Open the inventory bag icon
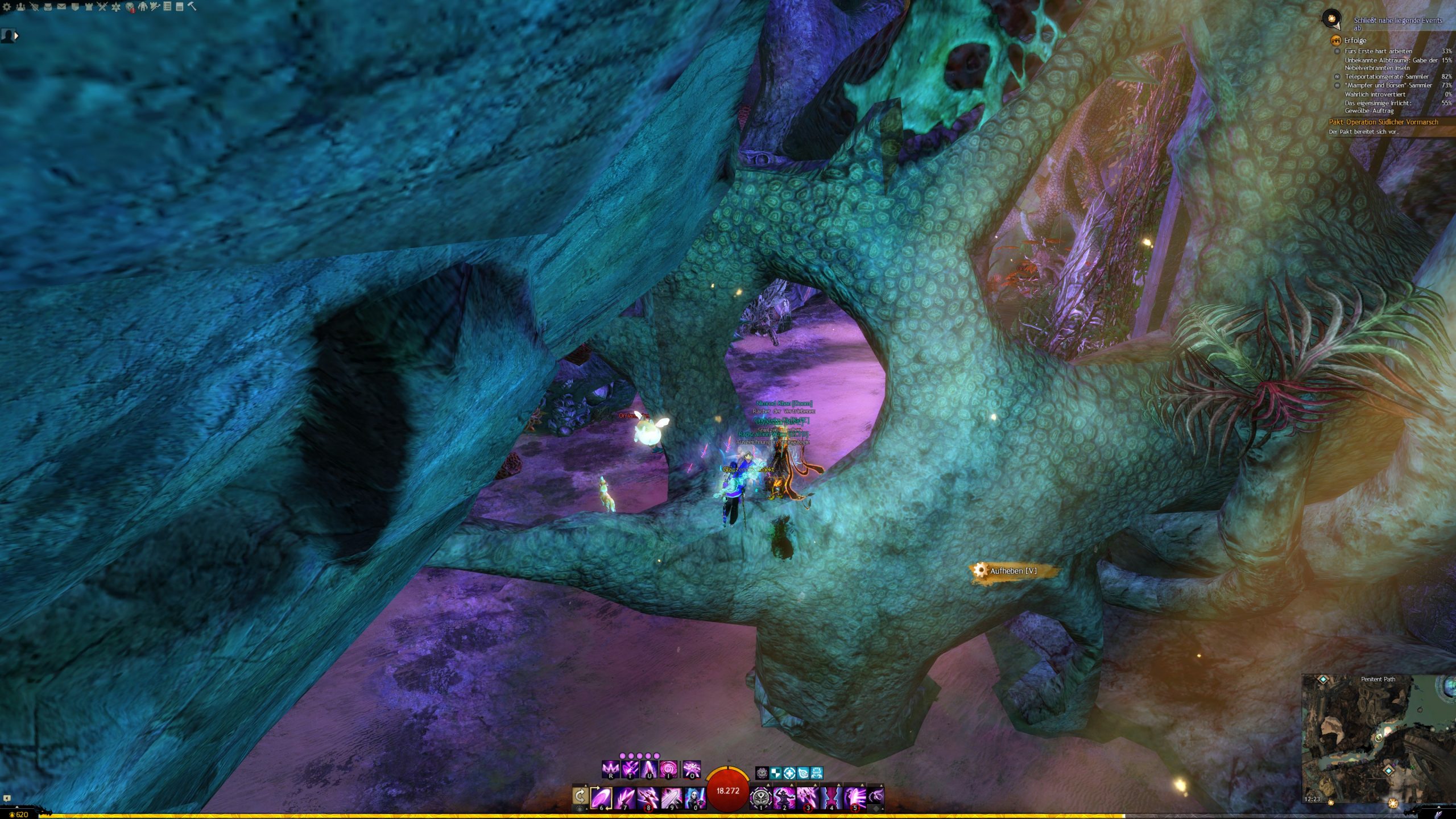The image size is (1456, 819). point(48,7)
